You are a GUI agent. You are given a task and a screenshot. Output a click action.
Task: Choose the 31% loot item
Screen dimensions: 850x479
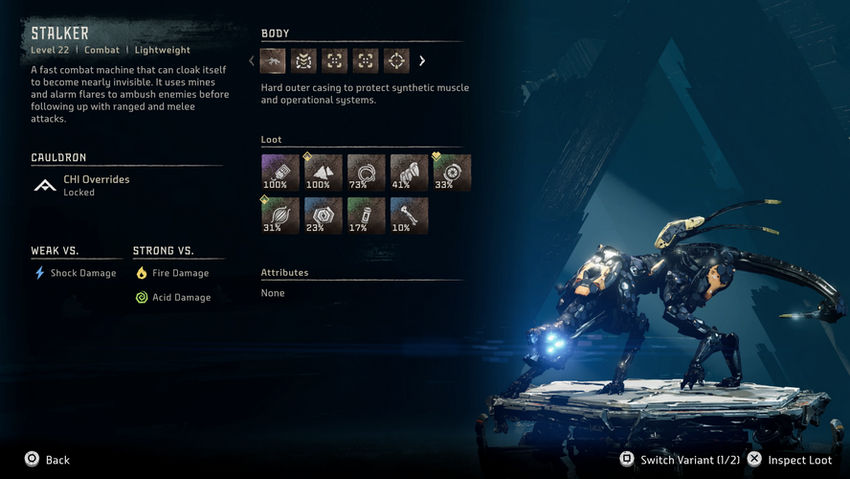[280, 215]
